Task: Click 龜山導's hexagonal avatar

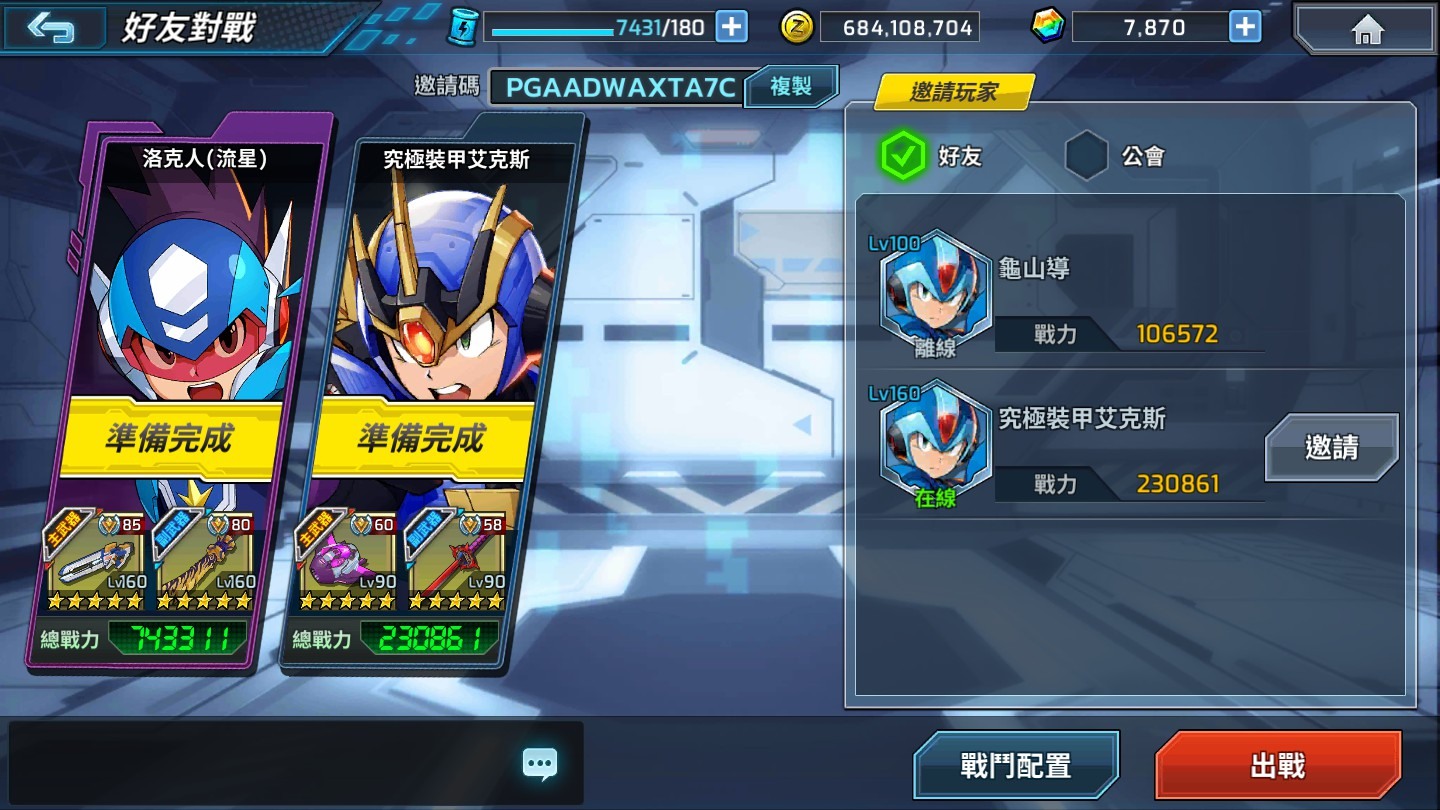Action: [935, 295]
